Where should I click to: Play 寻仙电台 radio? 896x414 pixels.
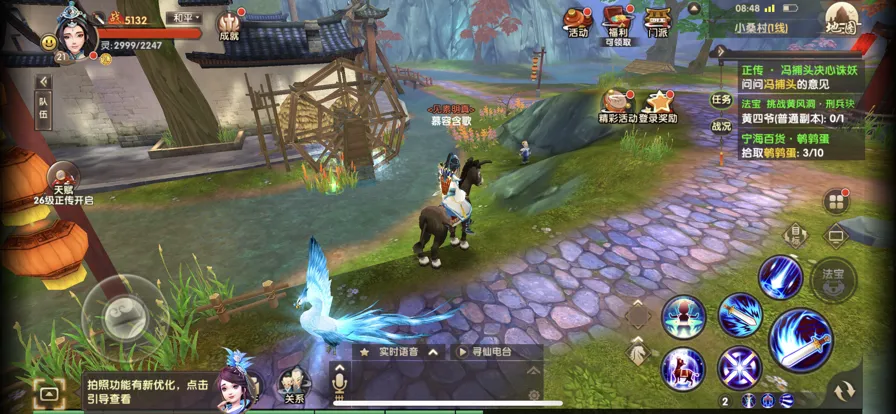click(x=485, y=352)
